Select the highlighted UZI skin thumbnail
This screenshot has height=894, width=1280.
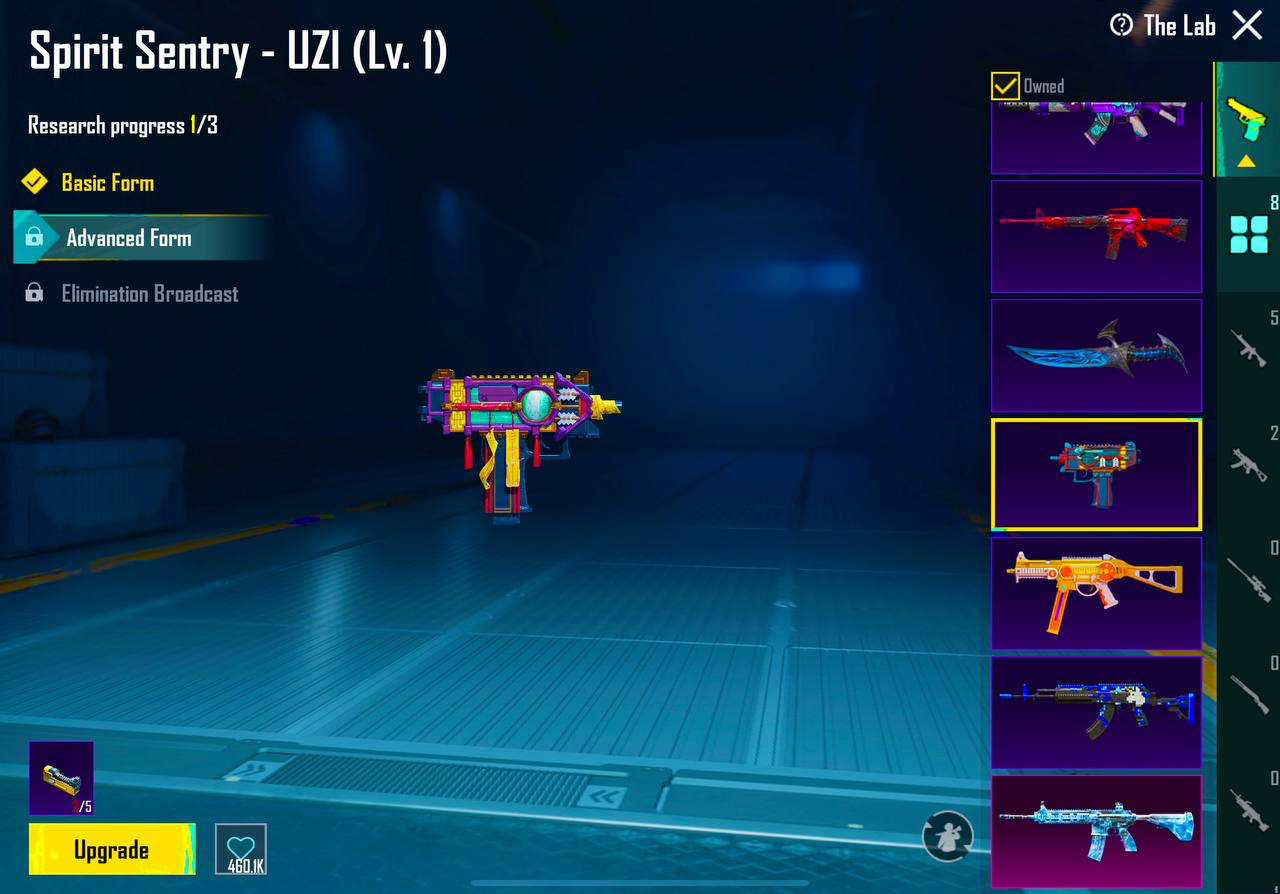coord(1096,474)
